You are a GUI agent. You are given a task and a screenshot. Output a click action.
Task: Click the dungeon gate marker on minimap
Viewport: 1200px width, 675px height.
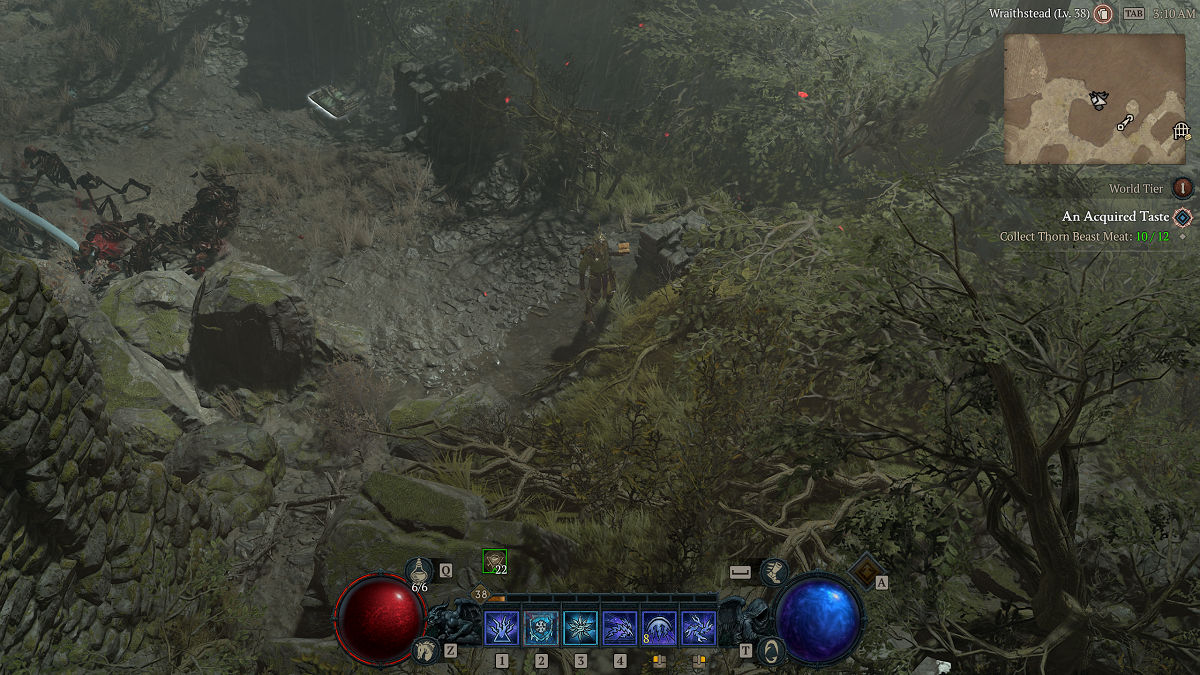(1181, 132)
